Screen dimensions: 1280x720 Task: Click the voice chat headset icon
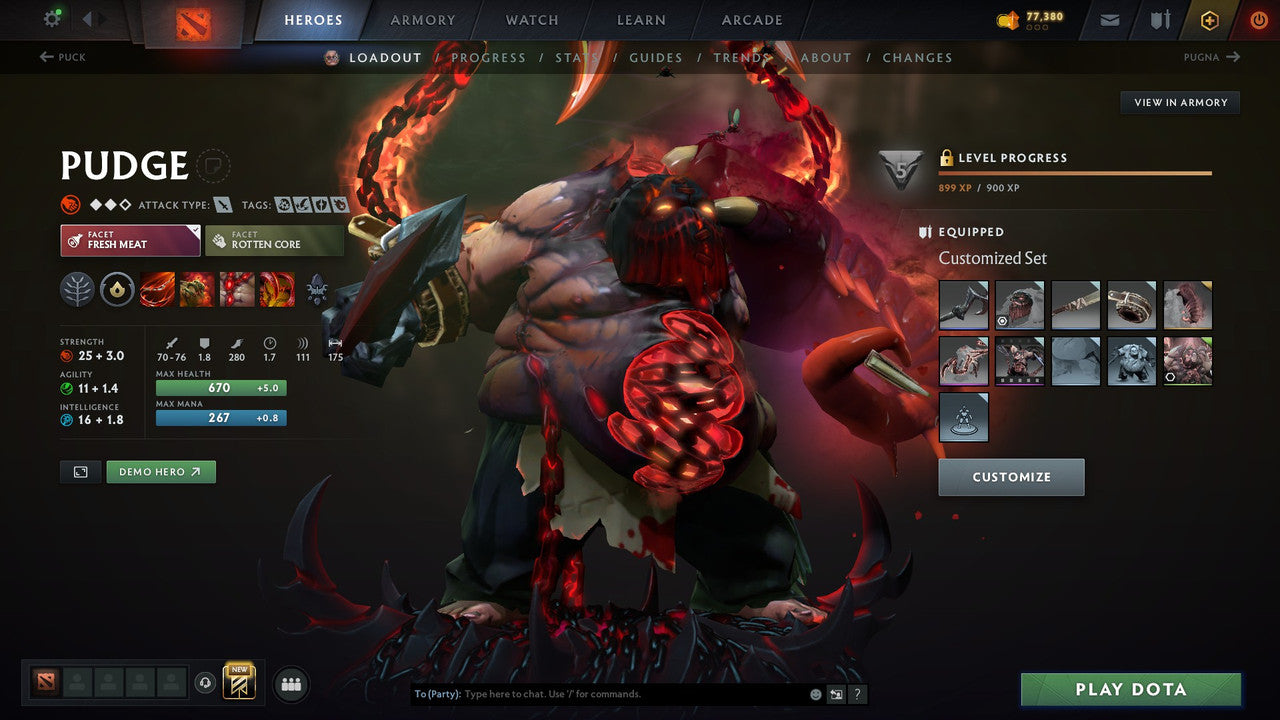206,684
